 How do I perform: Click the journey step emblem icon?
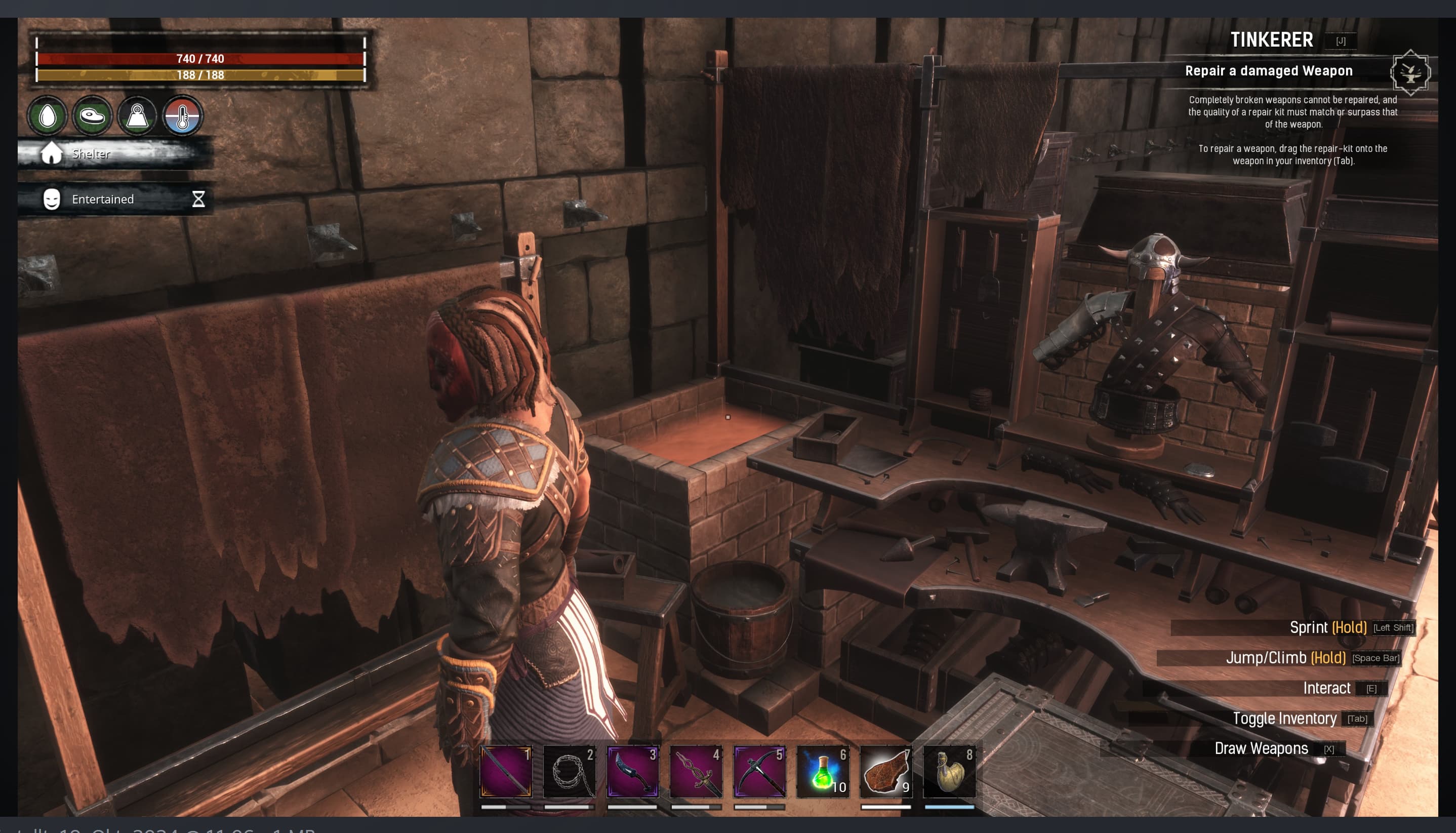pyautogui.click(x=1410, y=72)
